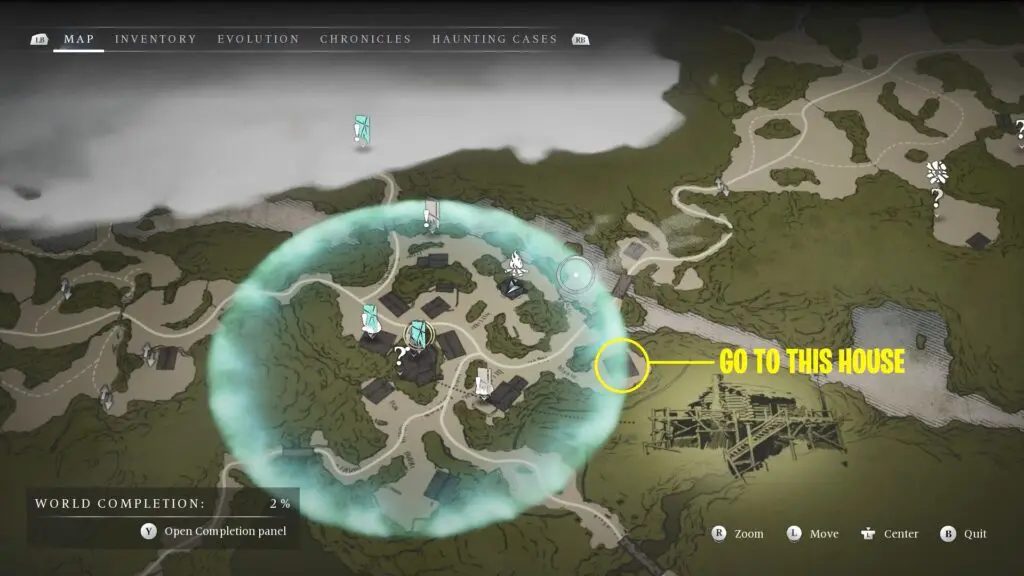Select the Map tab

tap(79, 39)
